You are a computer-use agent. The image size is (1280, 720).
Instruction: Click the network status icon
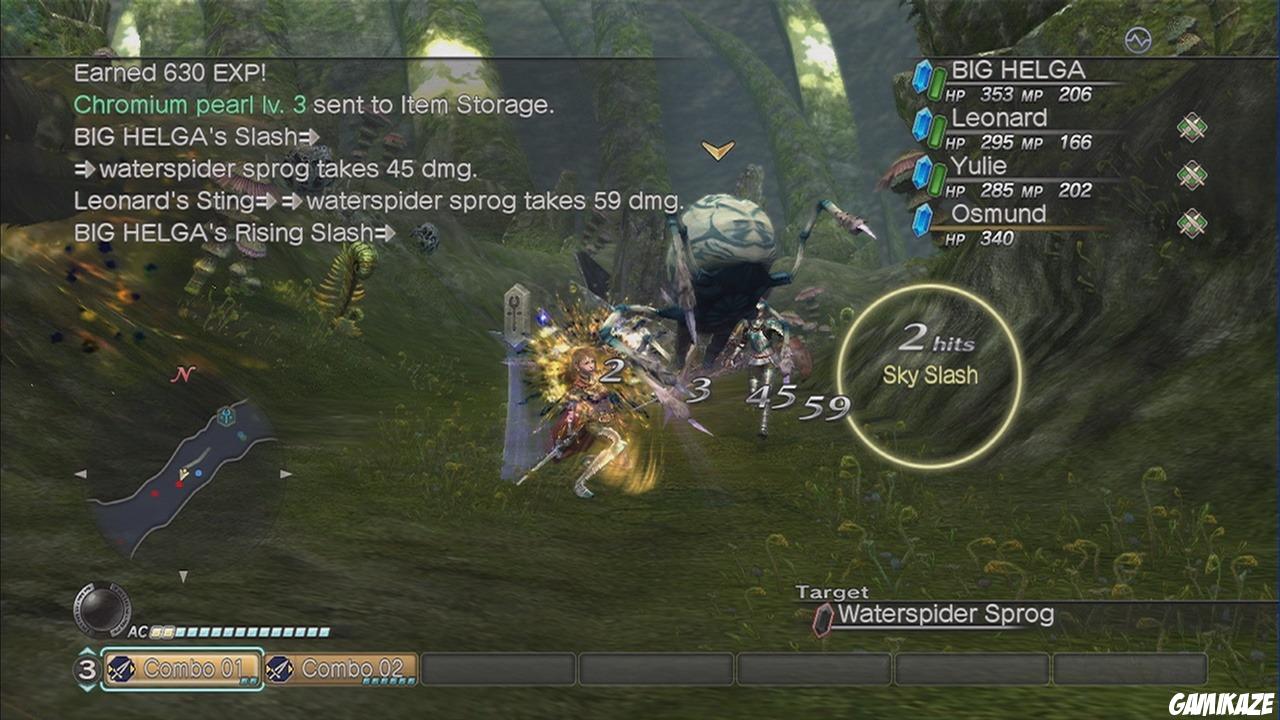click(1138, 40)
